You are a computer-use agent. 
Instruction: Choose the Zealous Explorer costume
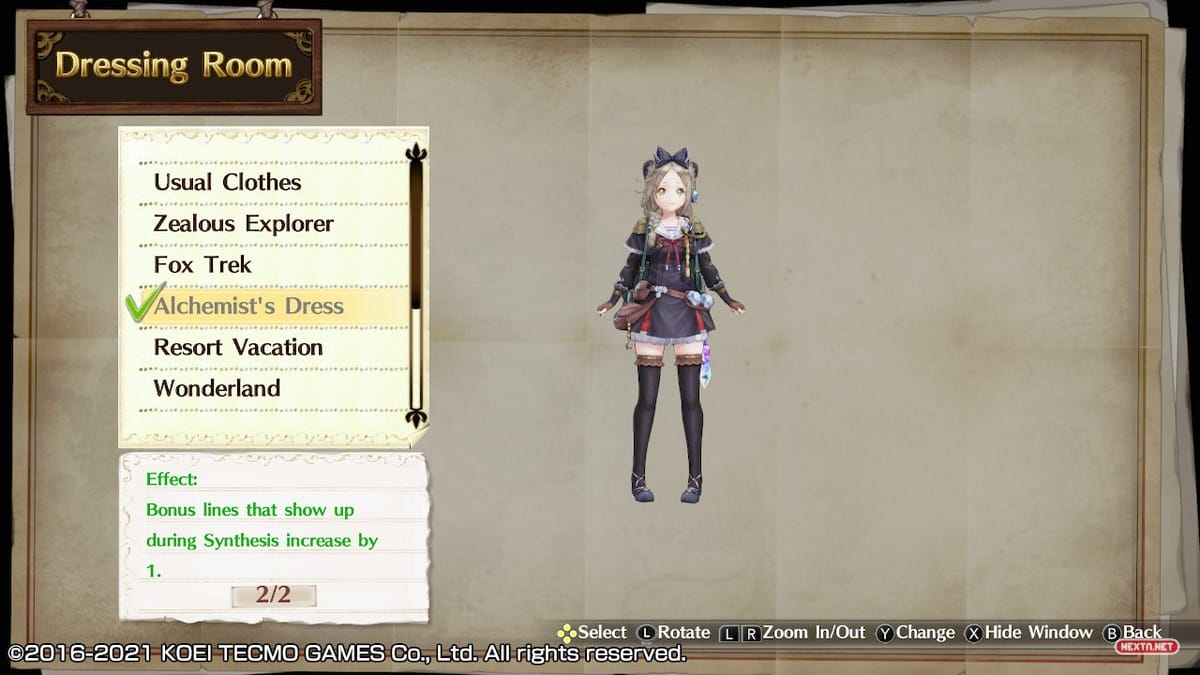[243, 223]
